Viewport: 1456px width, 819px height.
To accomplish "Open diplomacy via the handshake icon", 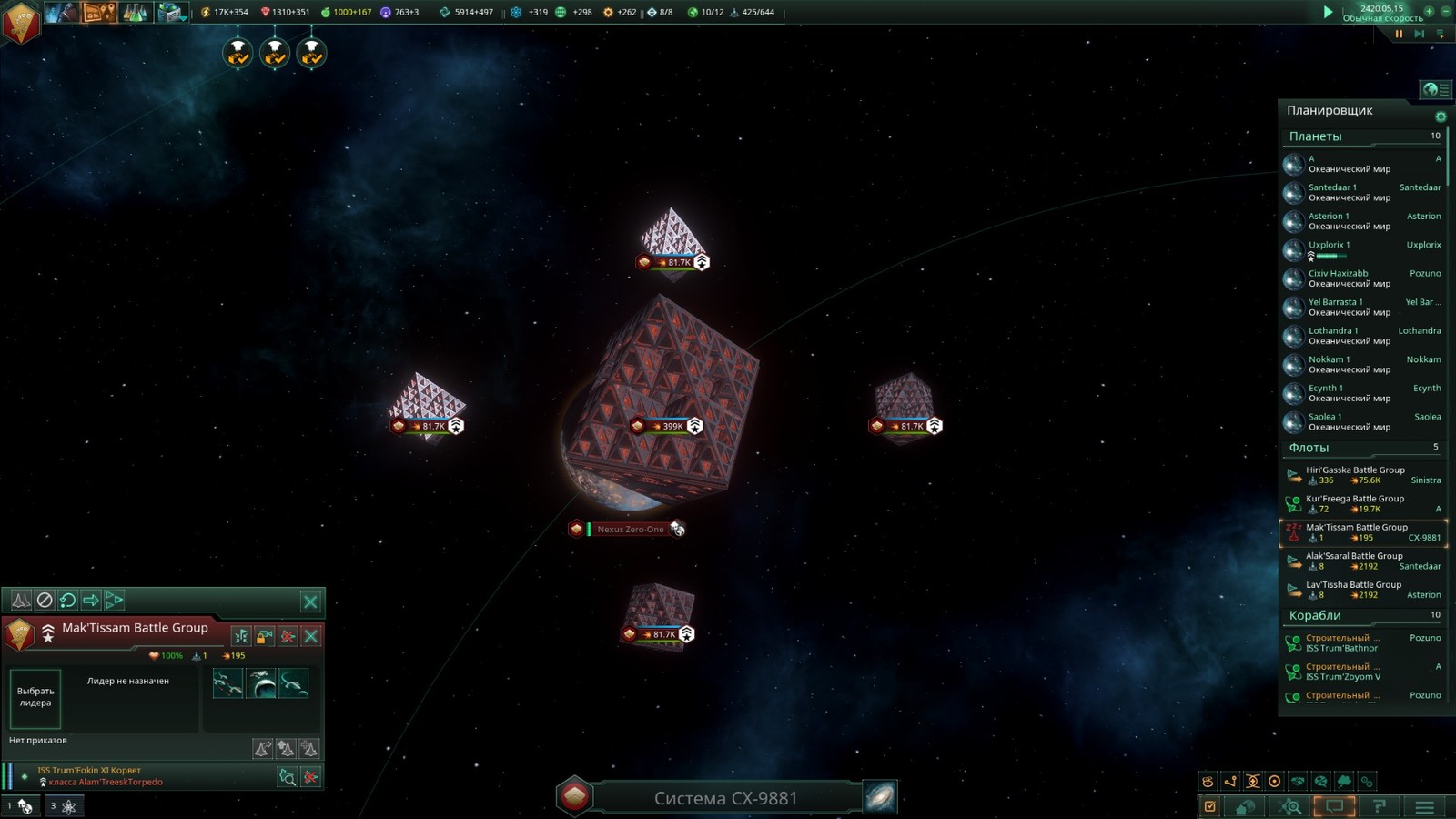I will [1297, 781].
